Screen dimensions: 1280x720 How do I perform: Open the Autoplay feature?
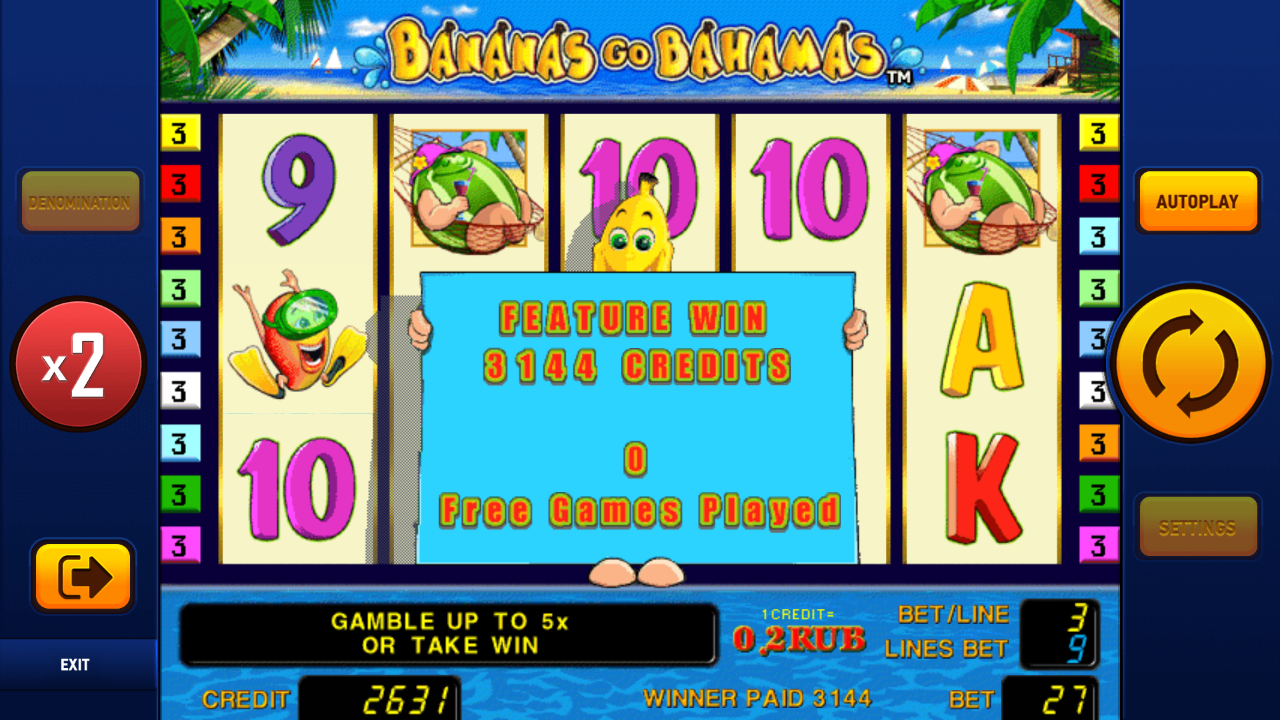[1198, 200]
